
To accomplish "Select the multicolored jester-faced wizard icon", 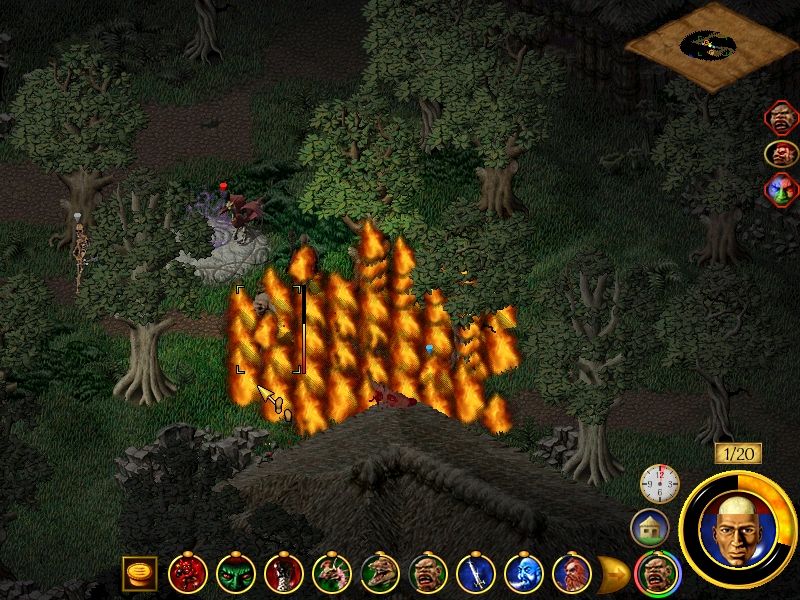I will click(x=782, y=189).
